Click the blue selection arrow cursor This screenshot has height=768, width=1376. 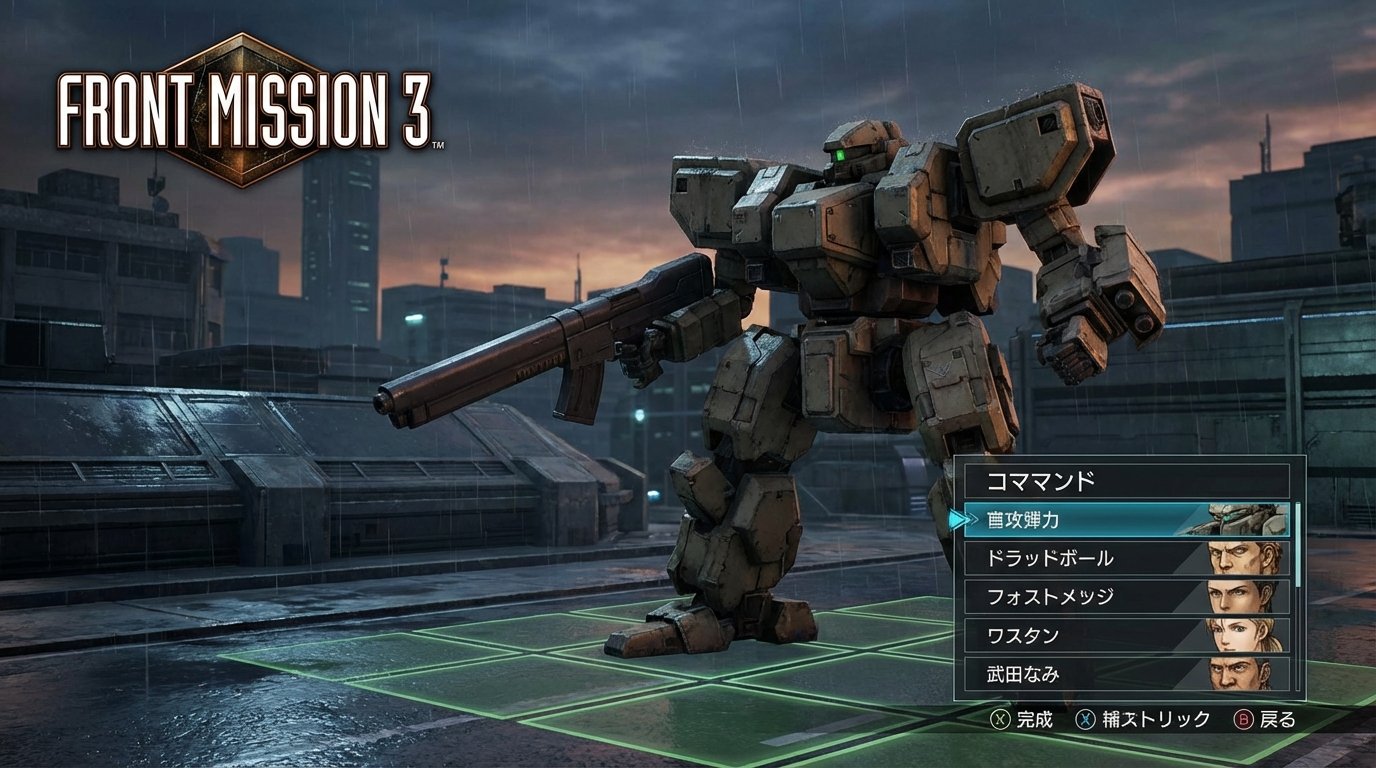click(957, 519)
